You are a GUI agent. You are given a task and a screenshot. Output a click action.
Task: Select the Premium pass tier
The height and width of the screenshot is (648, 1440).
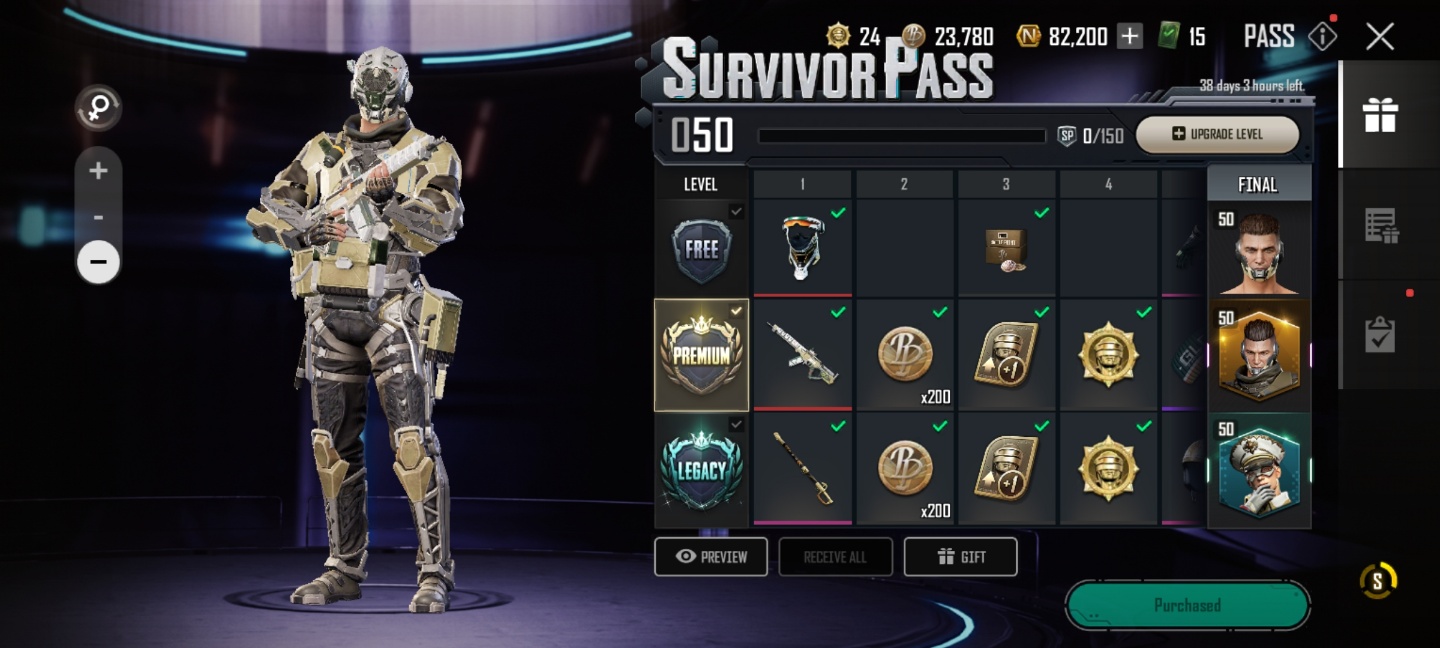[x=701, y=355]
